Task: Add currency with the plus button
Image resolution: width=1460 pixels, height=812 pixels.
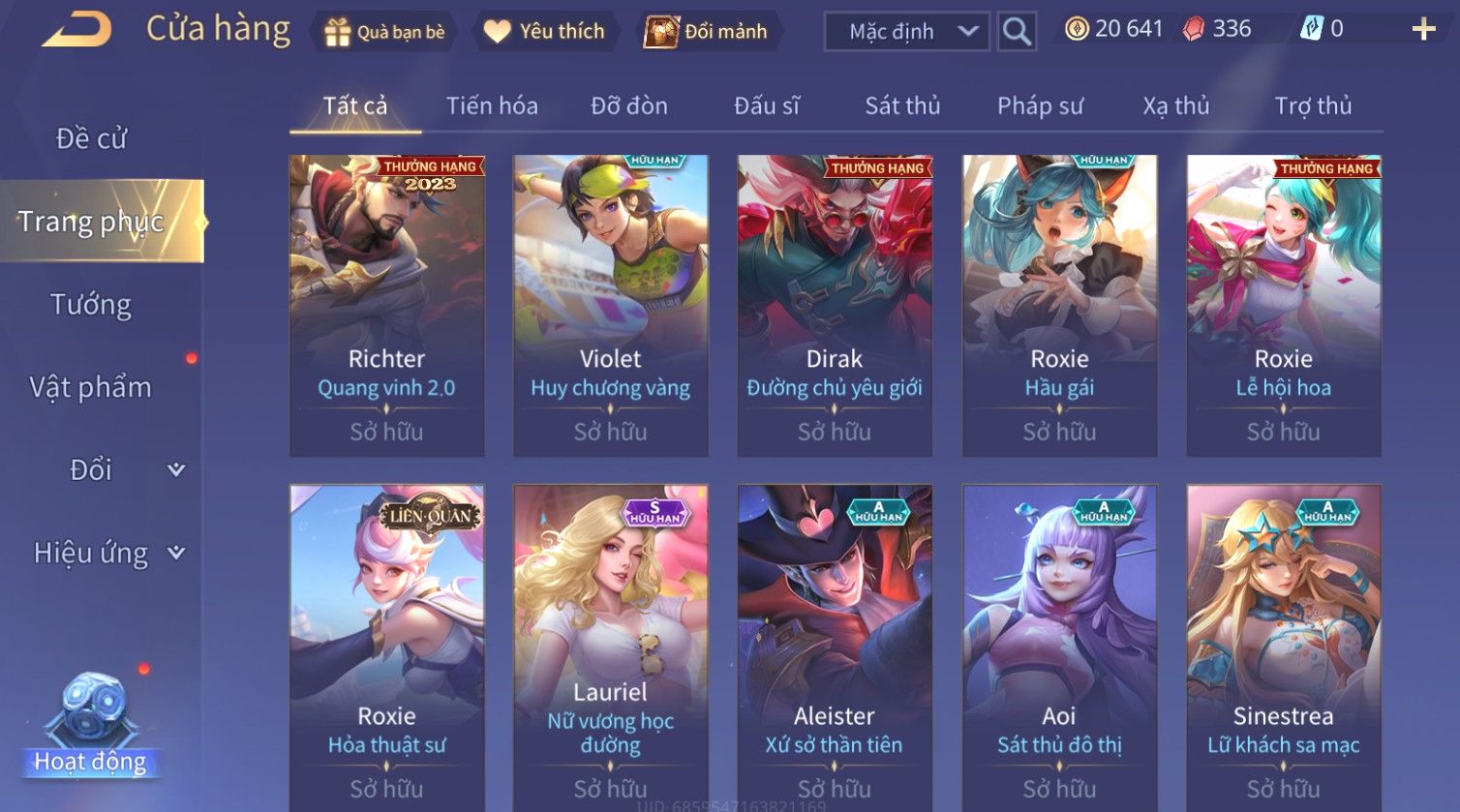Action: click(x=1423, y=30)
